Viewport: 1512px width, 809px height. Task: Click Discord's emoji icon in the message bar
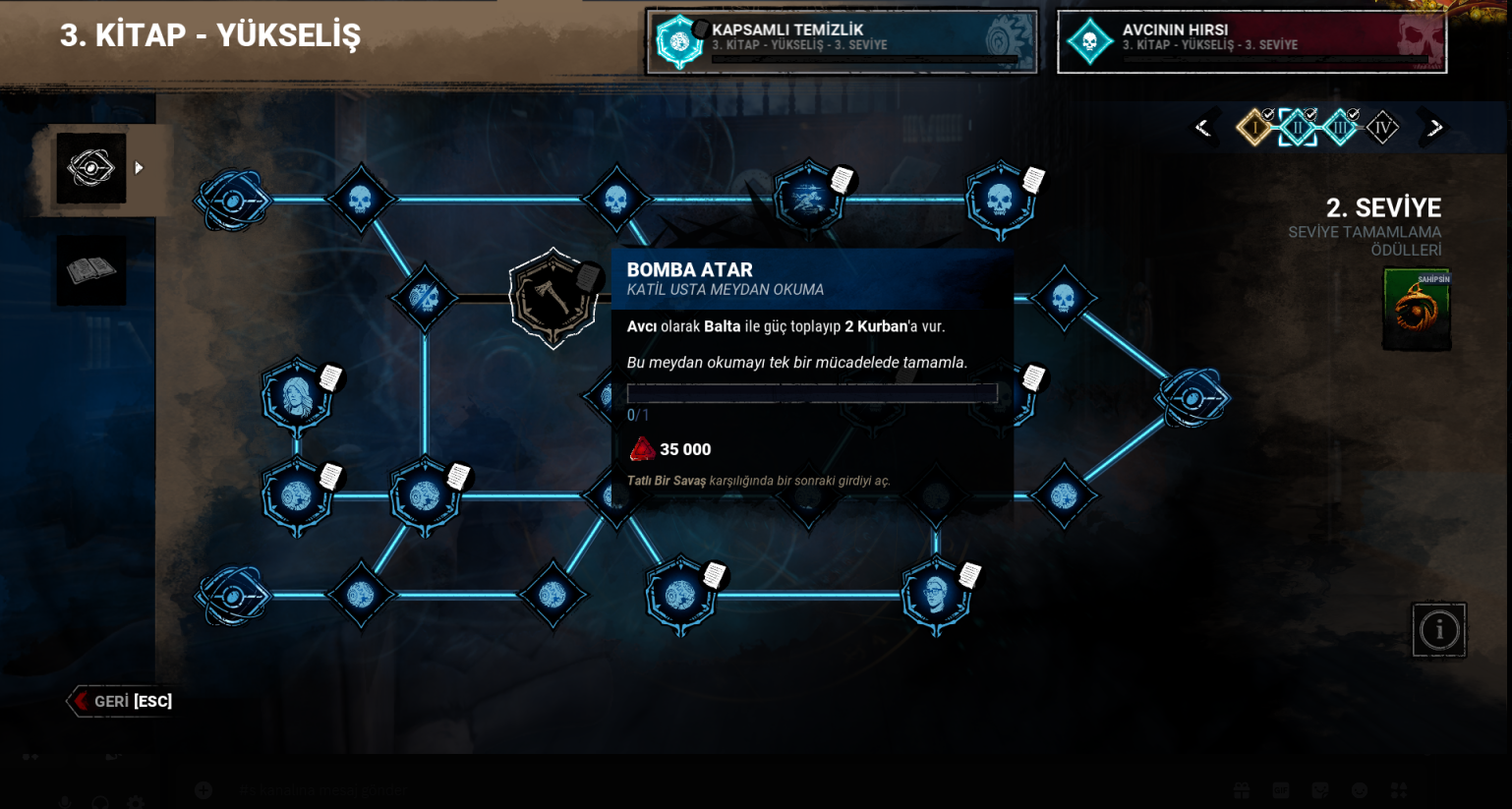(x=1362, y=790)
